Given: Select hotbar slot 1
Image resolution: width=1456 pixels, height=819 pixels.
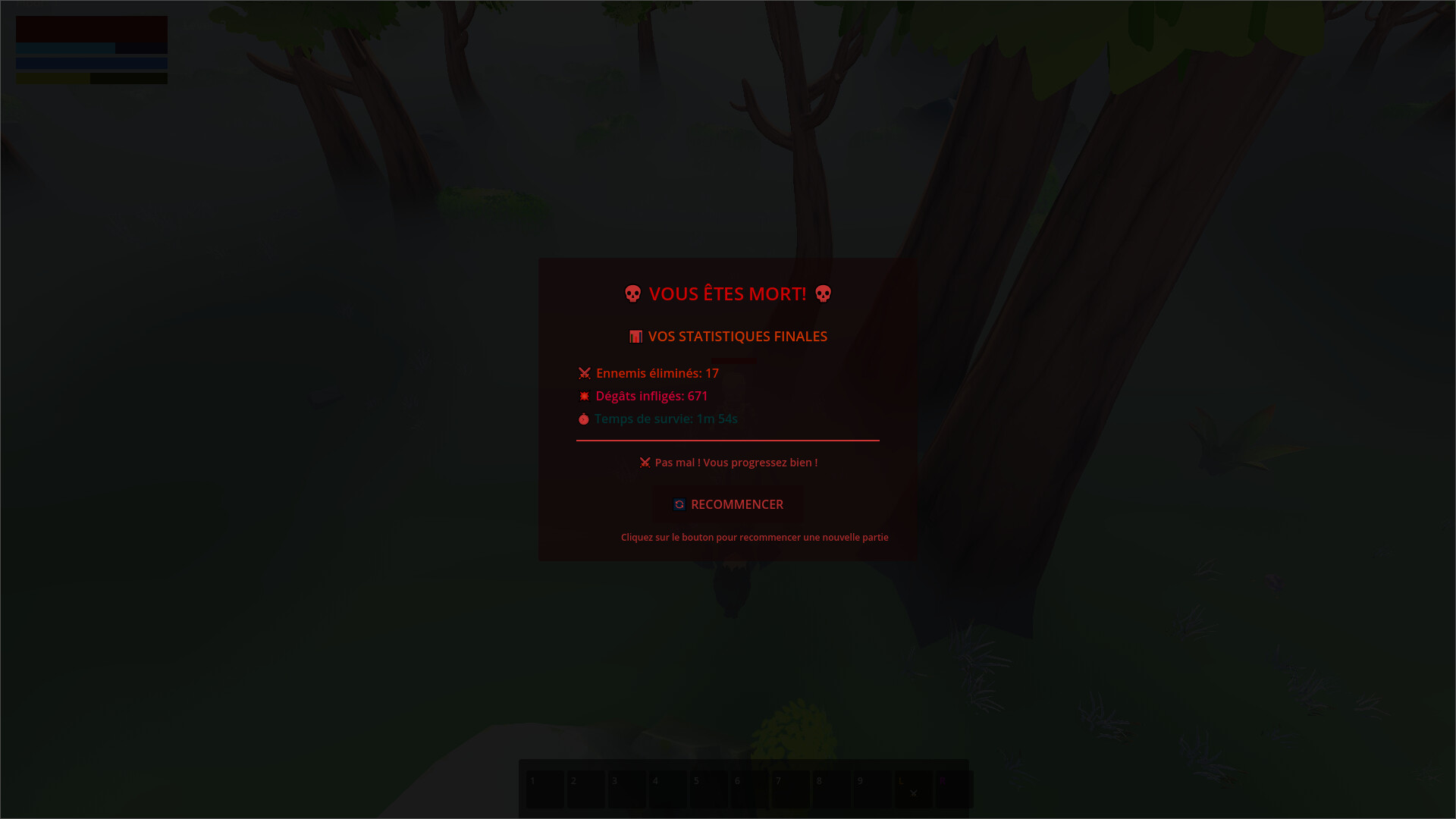Looking at the screenshot, I should (x=544, y=789).
